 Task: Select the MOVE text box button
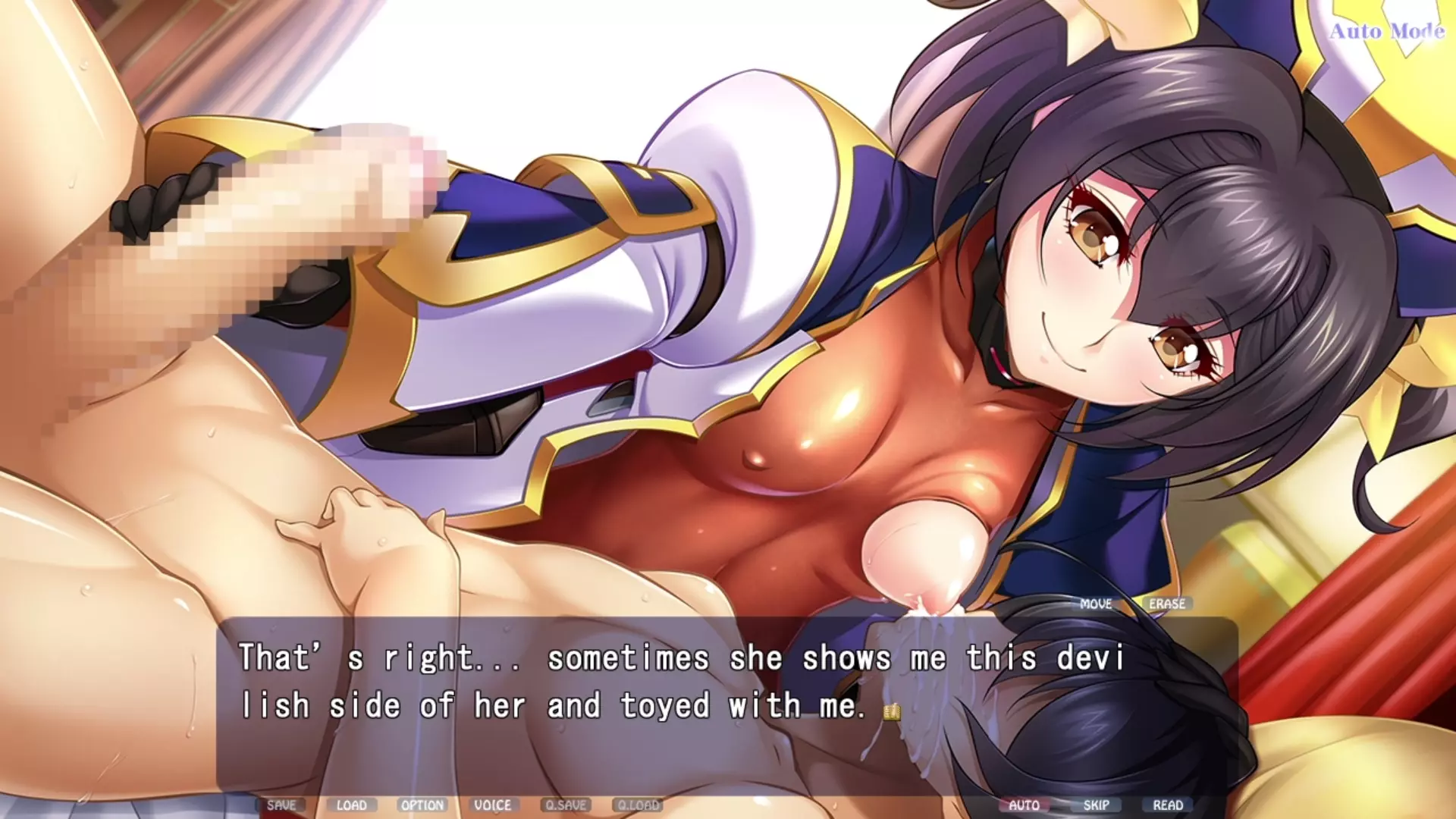point(1096,604)
